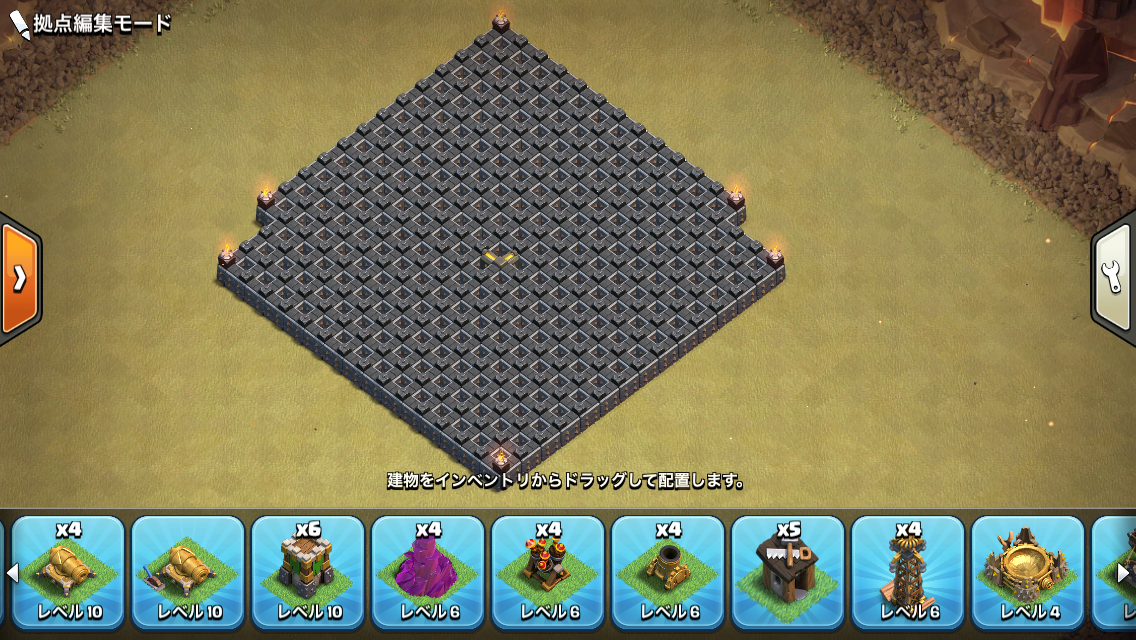Select the lattice tower card marked x4
The height and width of the screenshot is (640, 1136).
coord(908,572)
